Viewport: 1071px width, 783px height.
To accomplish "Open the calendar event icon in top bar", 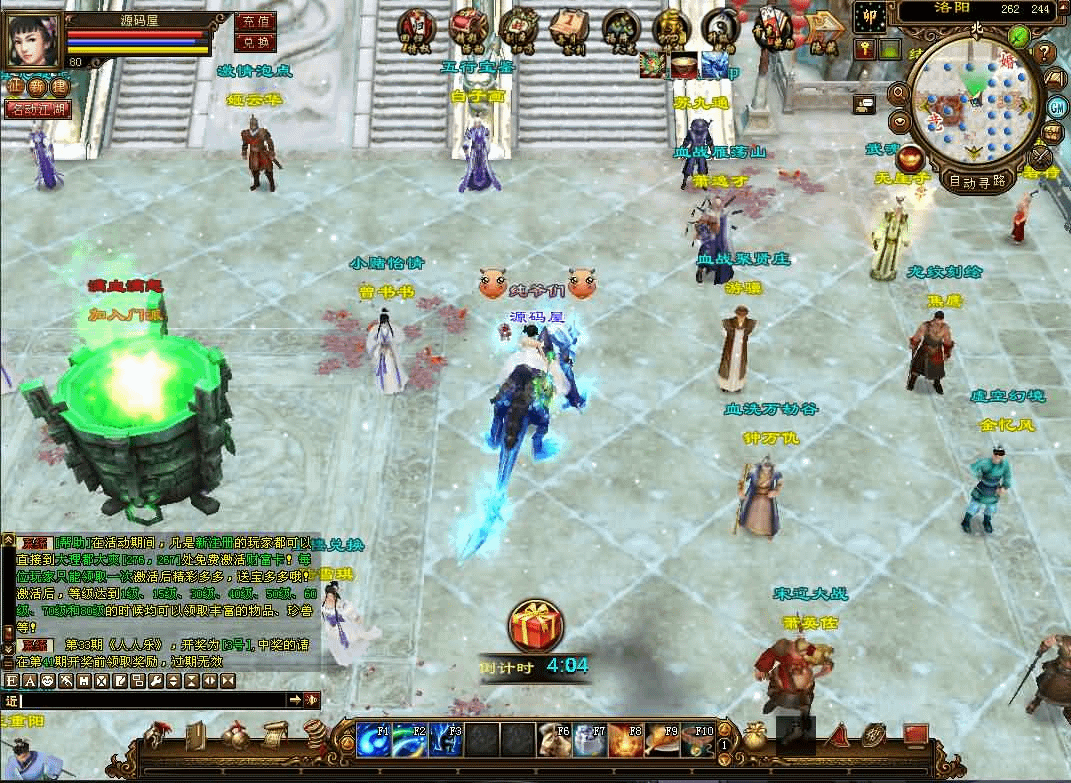I will click(567, 28).
